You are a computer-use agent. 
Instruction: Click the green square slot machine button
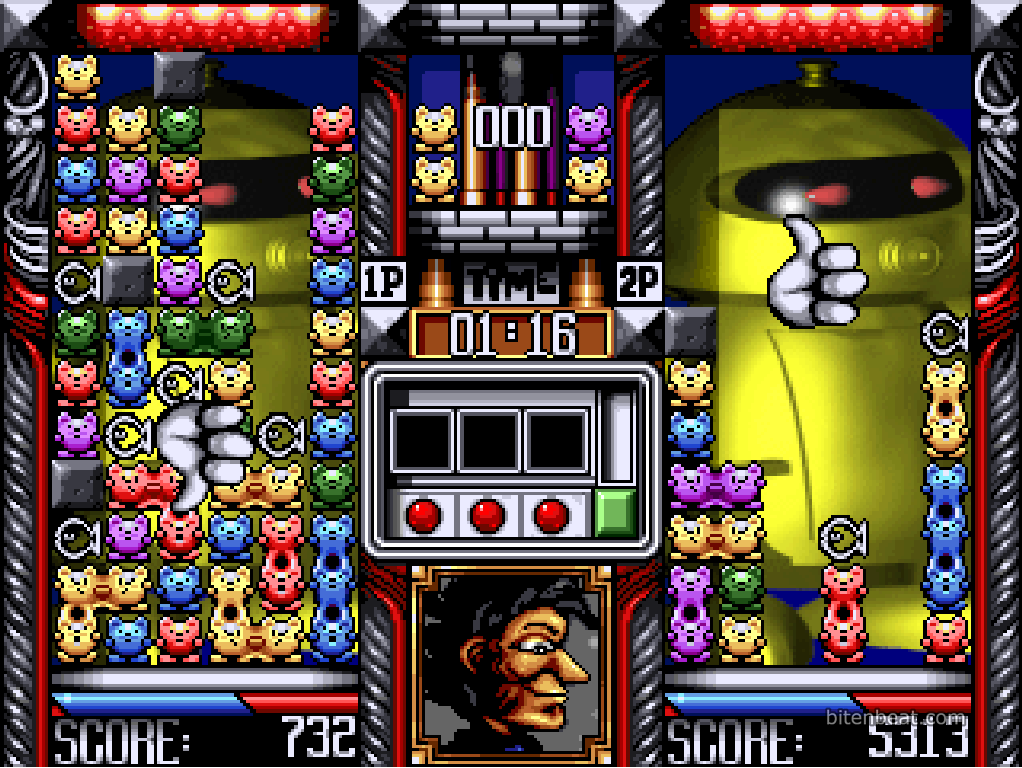tap(616, 514)
